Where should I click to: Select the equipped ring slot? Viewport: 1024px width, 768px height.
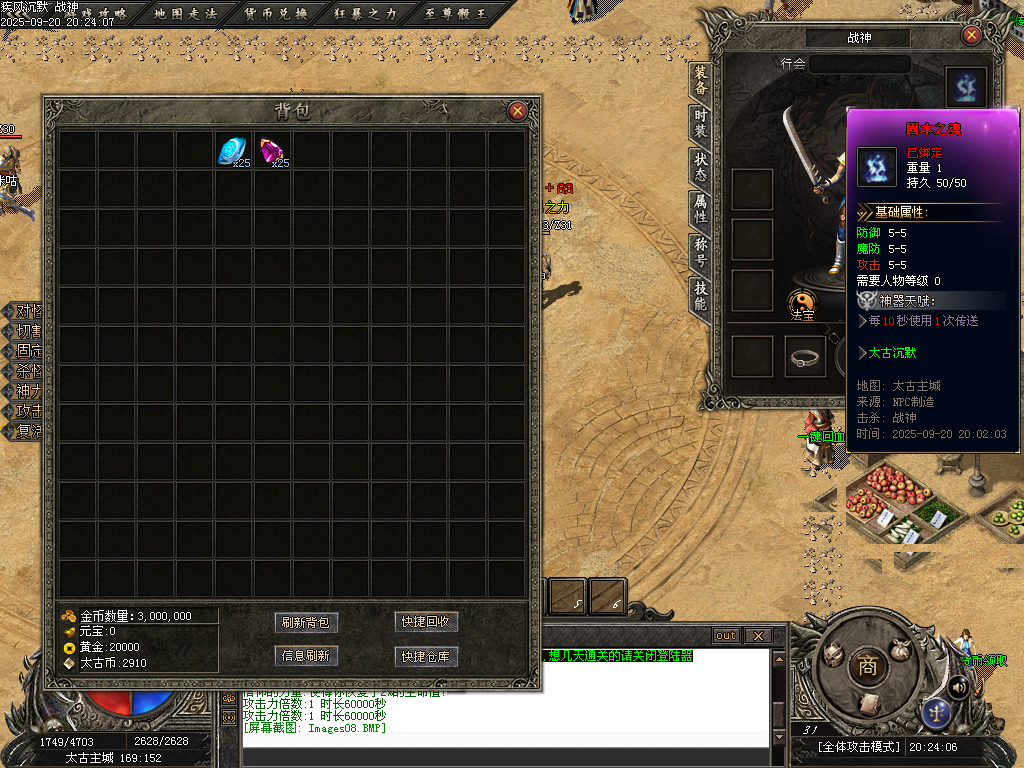coord(805,357)
